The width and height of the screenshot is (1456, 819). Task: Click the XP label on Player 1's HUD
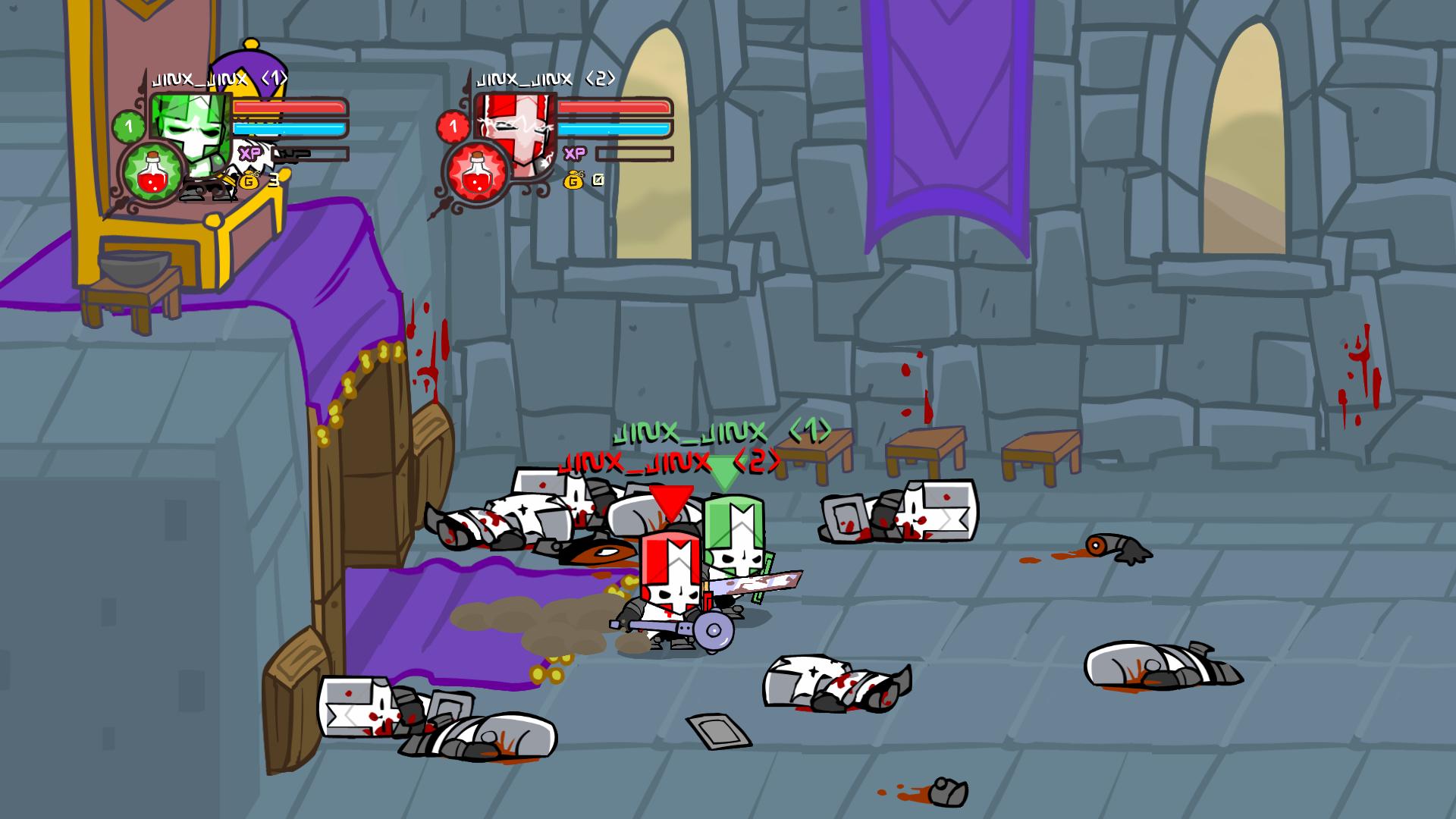[x=249, y=153]
